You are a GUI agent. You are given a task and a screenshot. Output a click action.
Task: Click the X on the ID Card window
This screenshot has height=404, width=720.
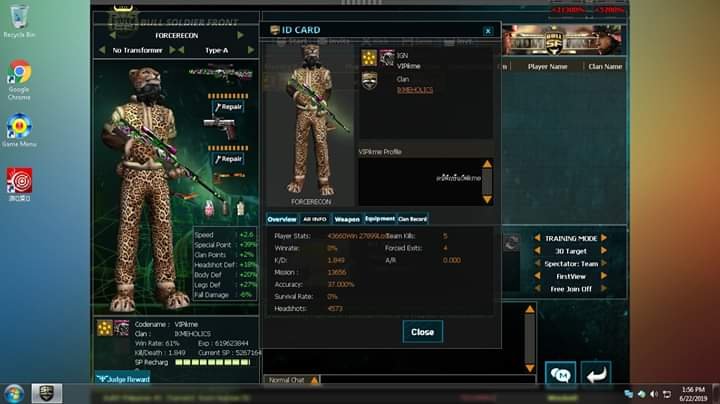[x=488, y=31]
